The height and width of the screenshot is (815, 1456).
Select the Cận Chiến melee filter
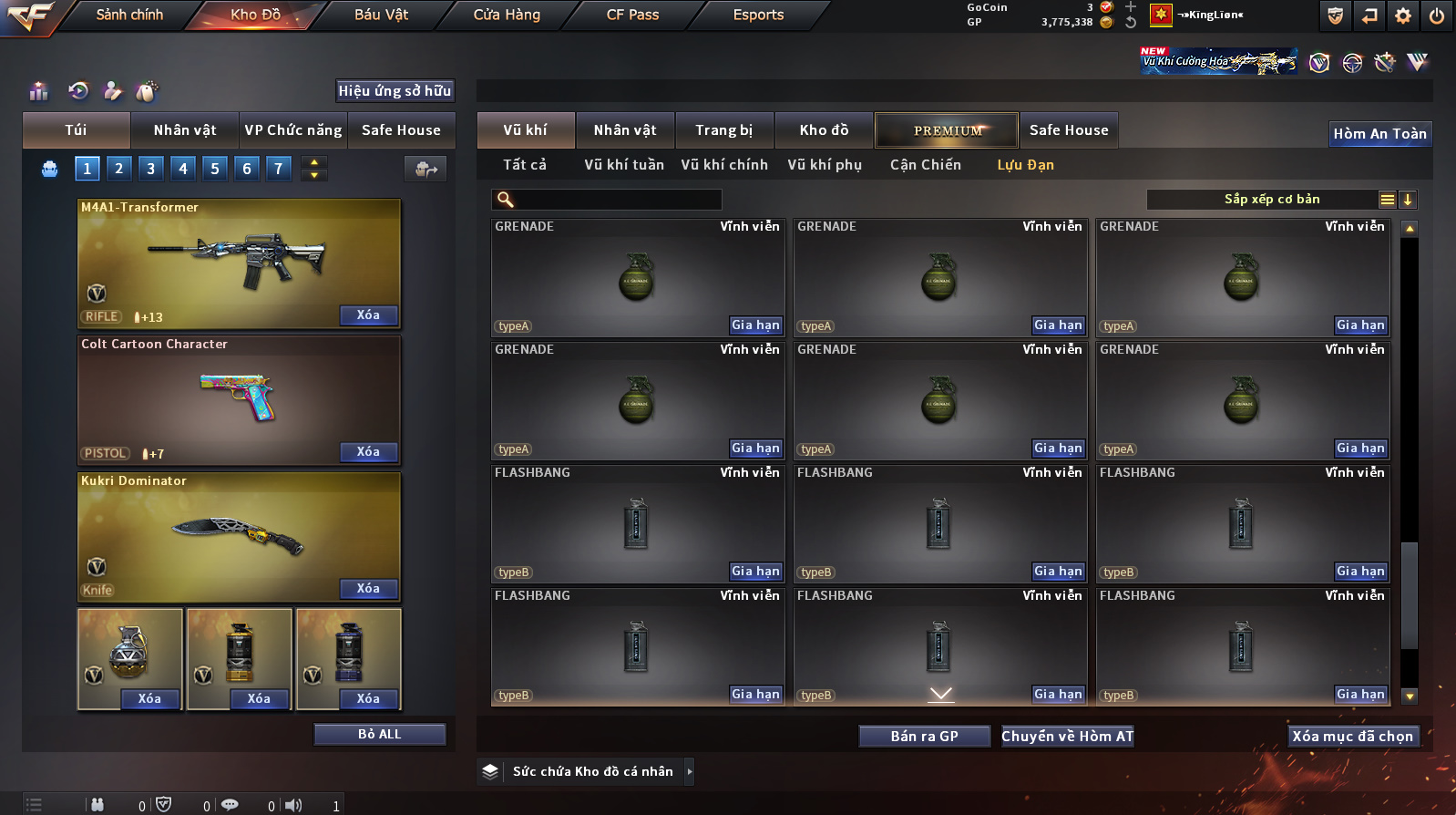[925, 165]
